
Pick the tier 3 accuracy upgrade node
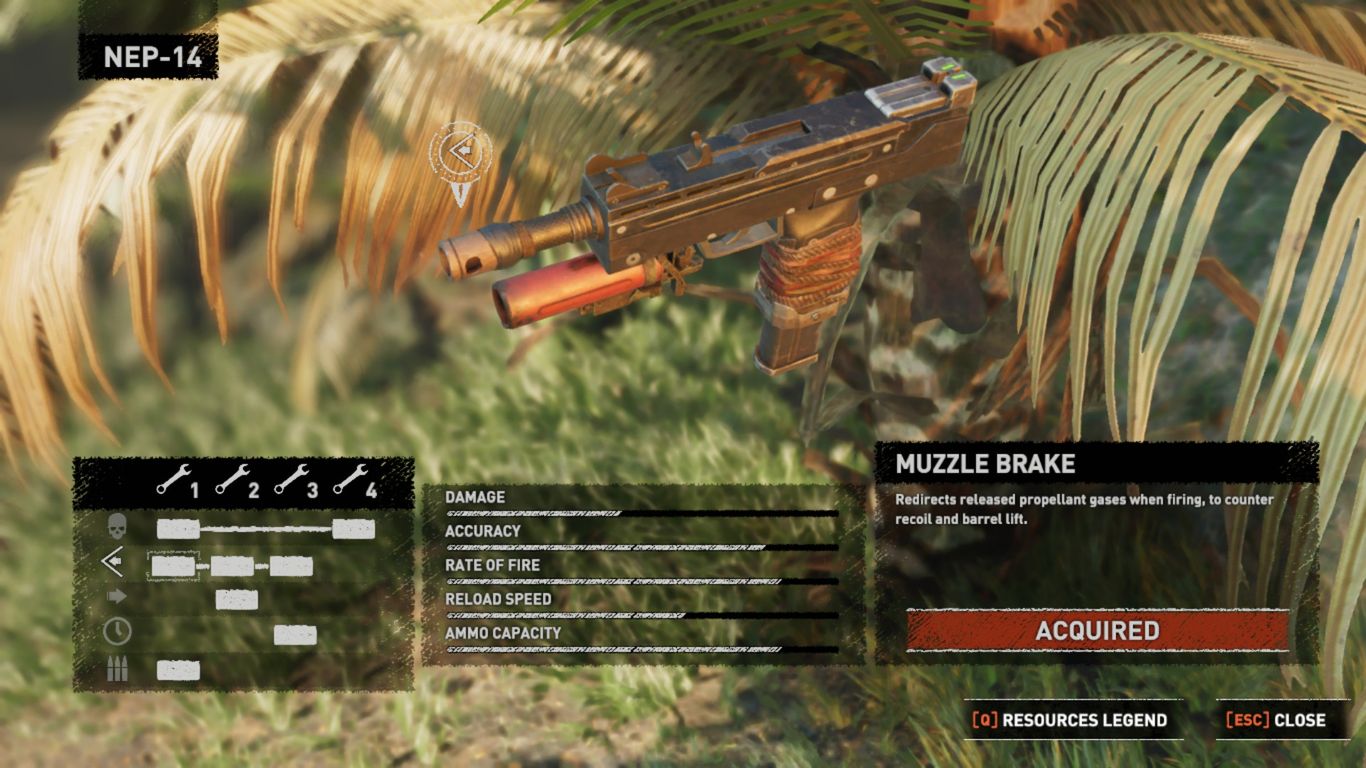pos(291,566)
